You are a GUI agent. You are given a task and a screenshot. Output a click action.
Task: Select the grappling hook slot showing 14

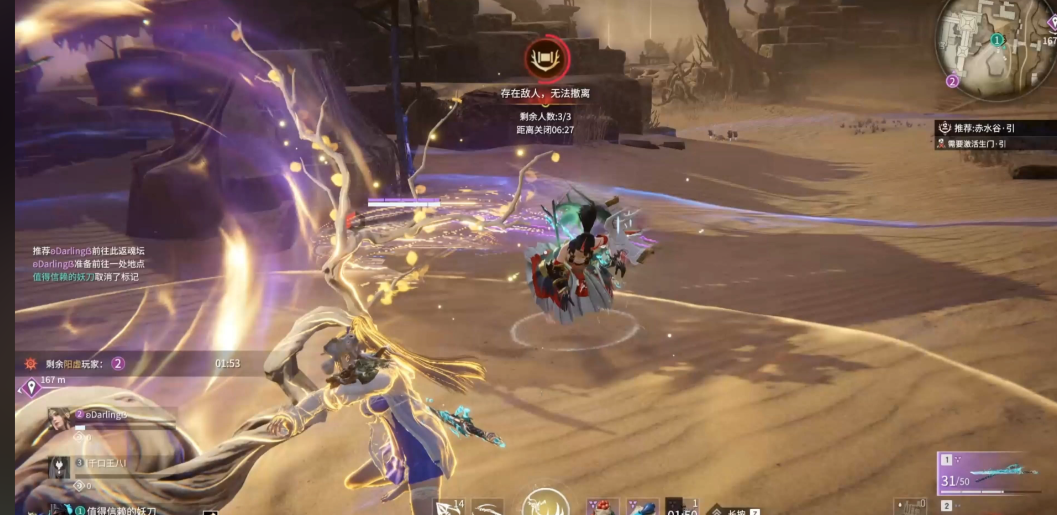(x=448, y=507)
